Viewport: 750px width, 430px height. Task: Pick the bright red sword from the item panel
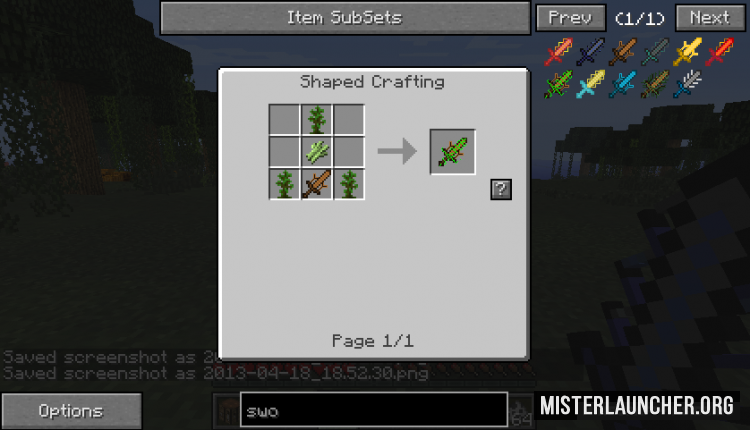[719, 52]
